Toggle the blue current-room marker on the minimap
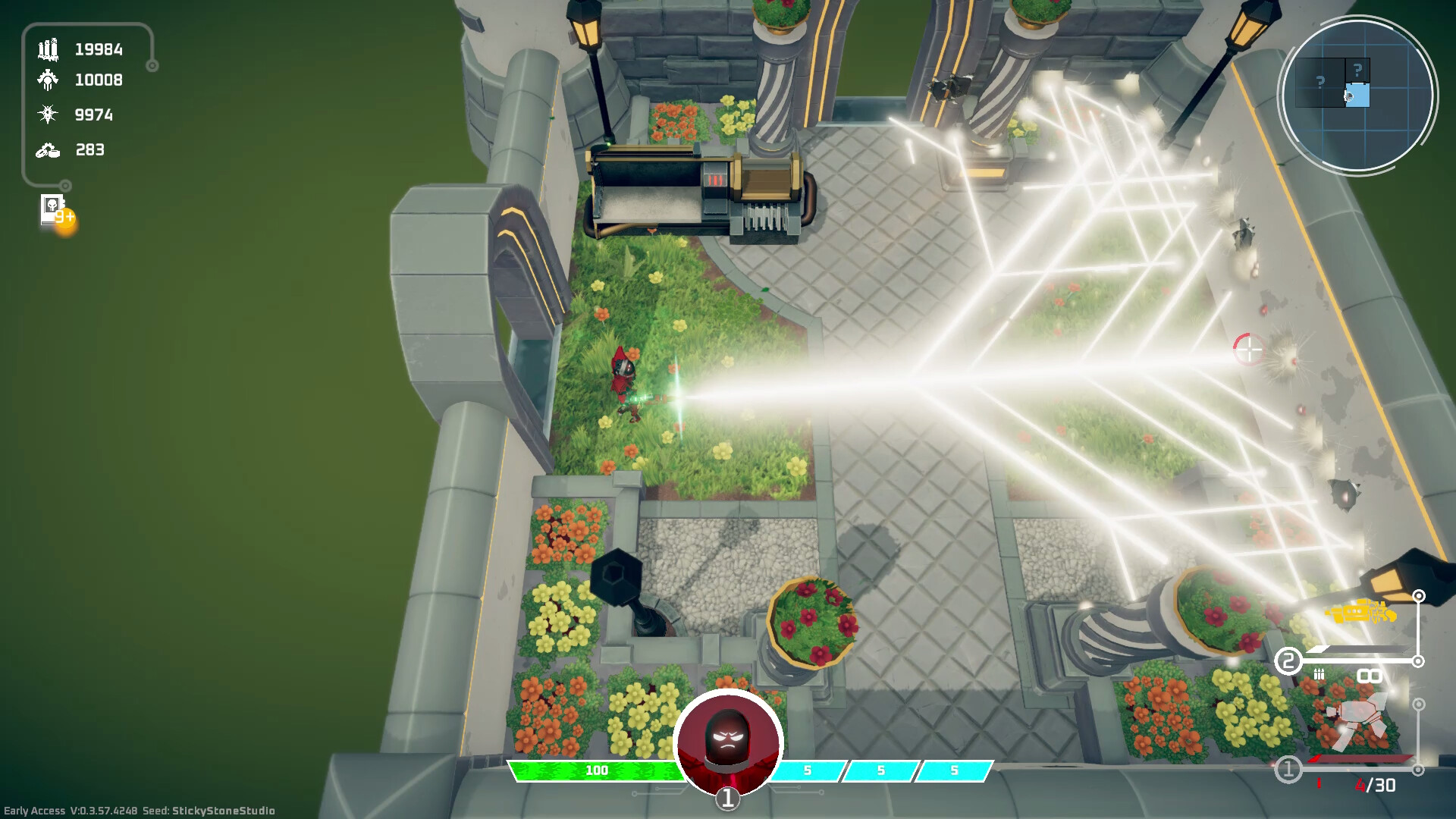Viewport: 1456px width, 819px height. pyautogui.click(x=1358, y=96)
